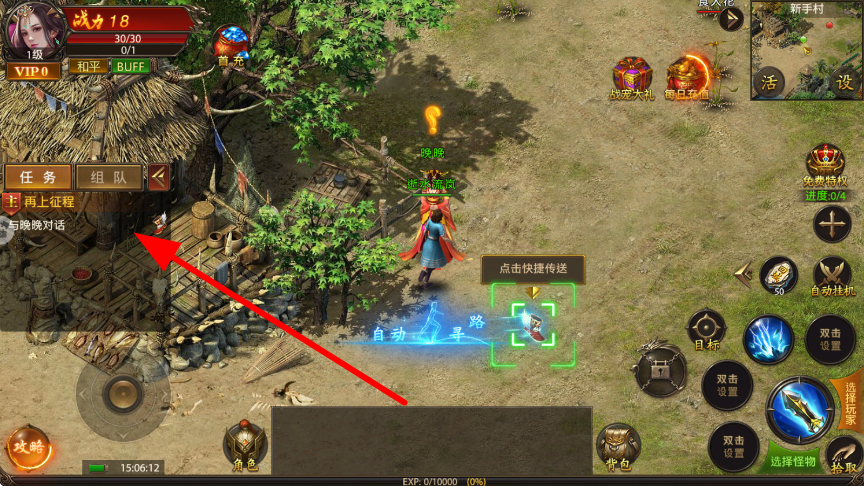Open the 战宠大礼 gift box

click(x=631, y=78)
